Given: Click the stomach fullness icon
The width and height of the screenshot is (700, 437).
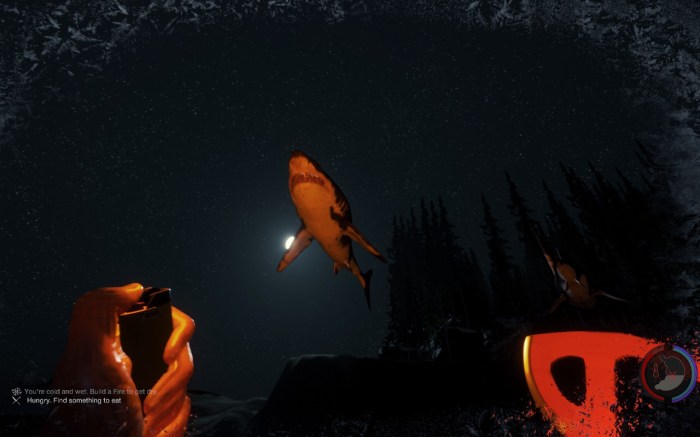Looking at the screenshot, I should 669,373.
